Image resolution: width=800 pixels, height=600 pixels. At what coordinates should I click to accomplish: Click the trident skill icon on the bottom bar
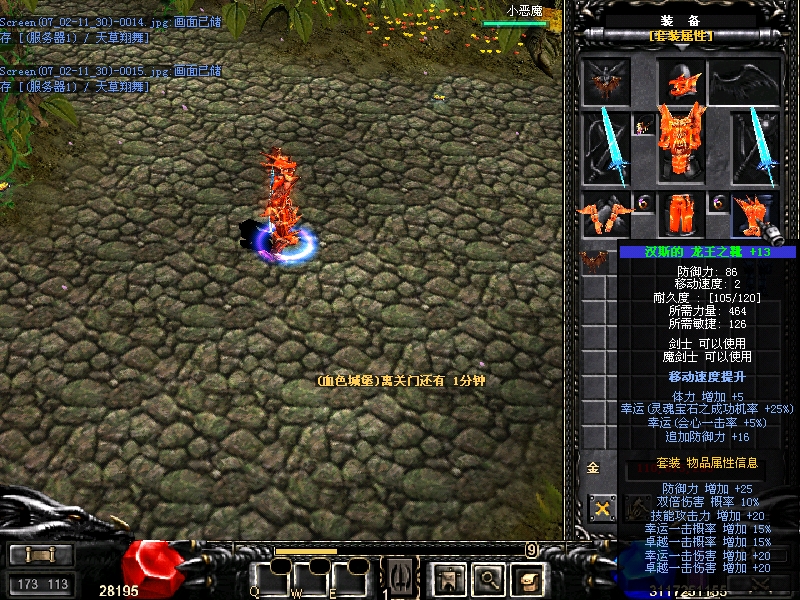pyautogui.click(x=400, y=576)
